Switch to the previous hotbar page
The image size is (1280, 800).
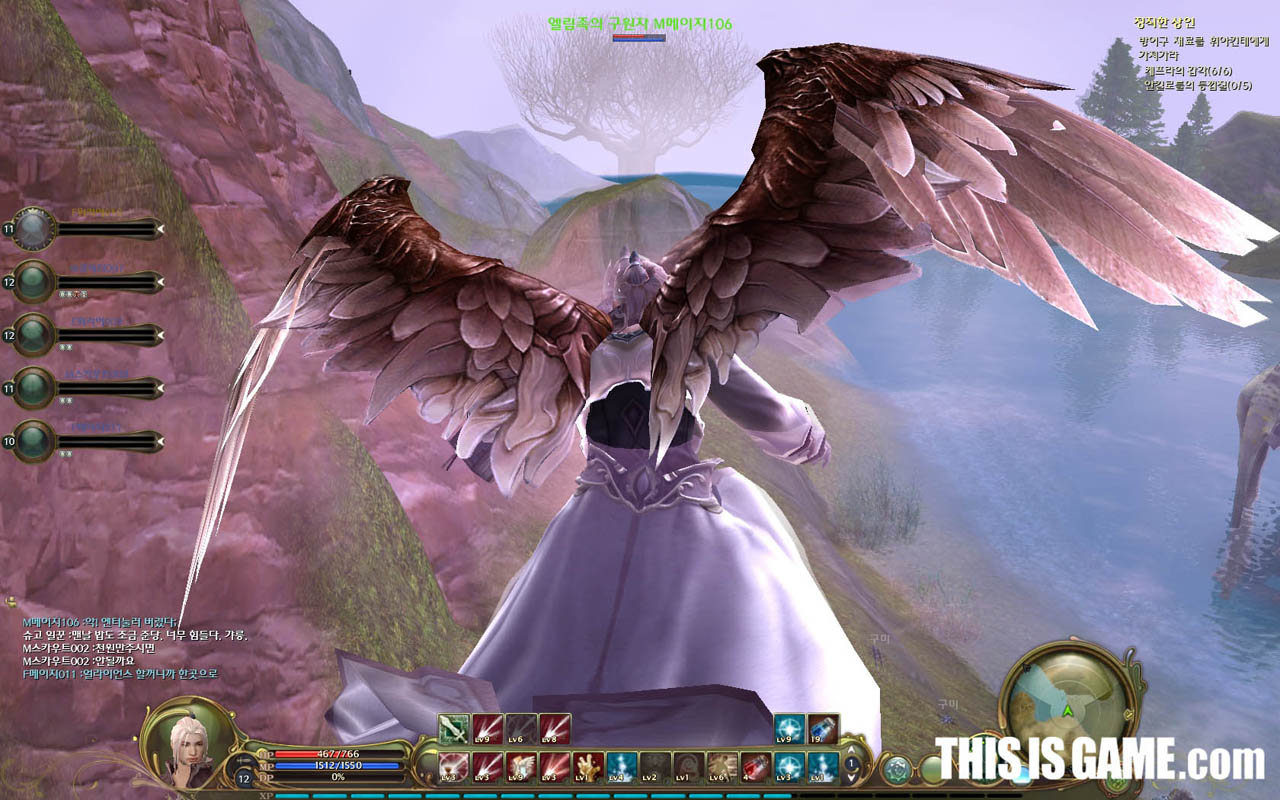(x=852, y=750)
